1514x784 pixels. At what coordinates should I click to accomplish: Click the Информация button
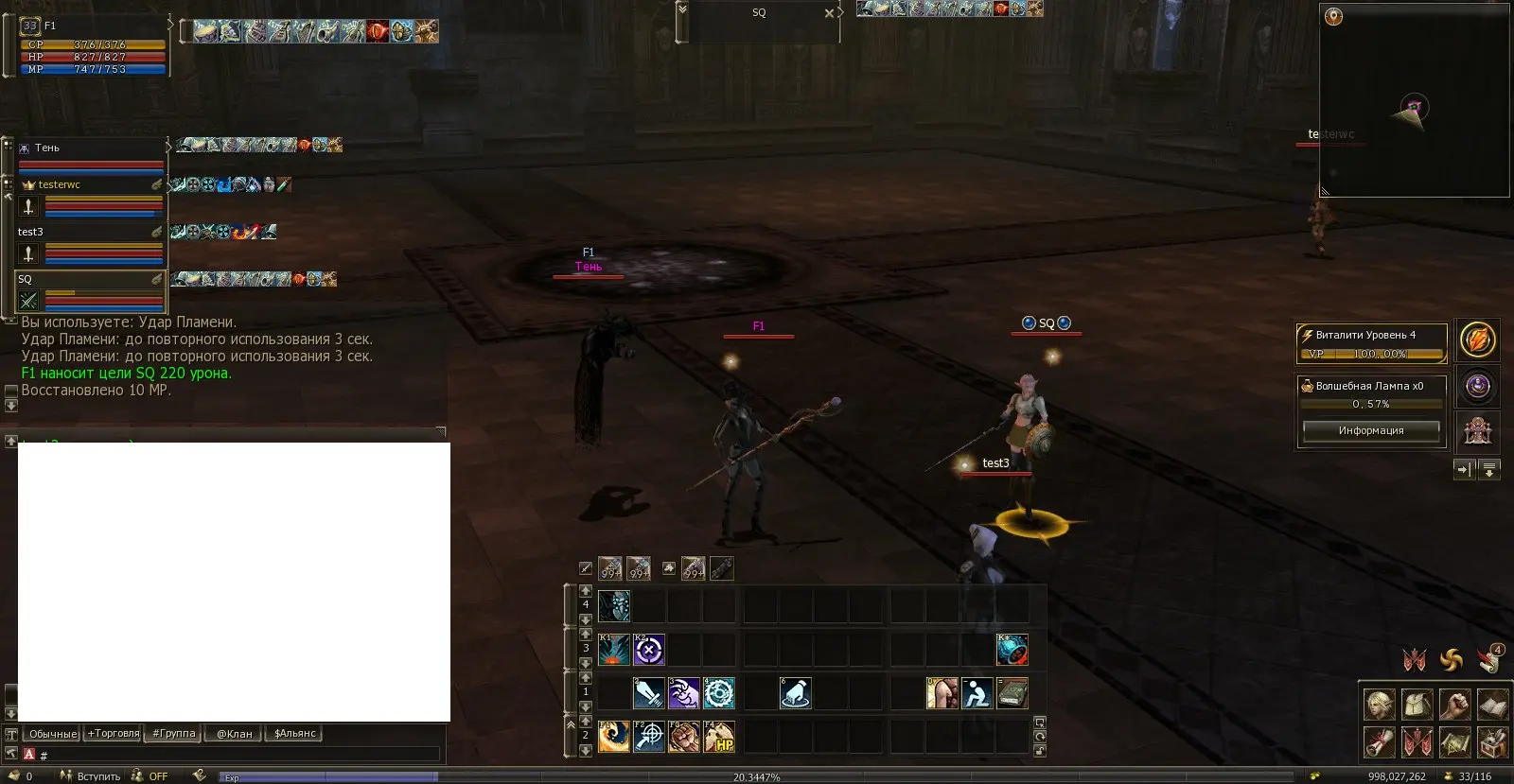pyautogui.click(x=1370, y=431)
